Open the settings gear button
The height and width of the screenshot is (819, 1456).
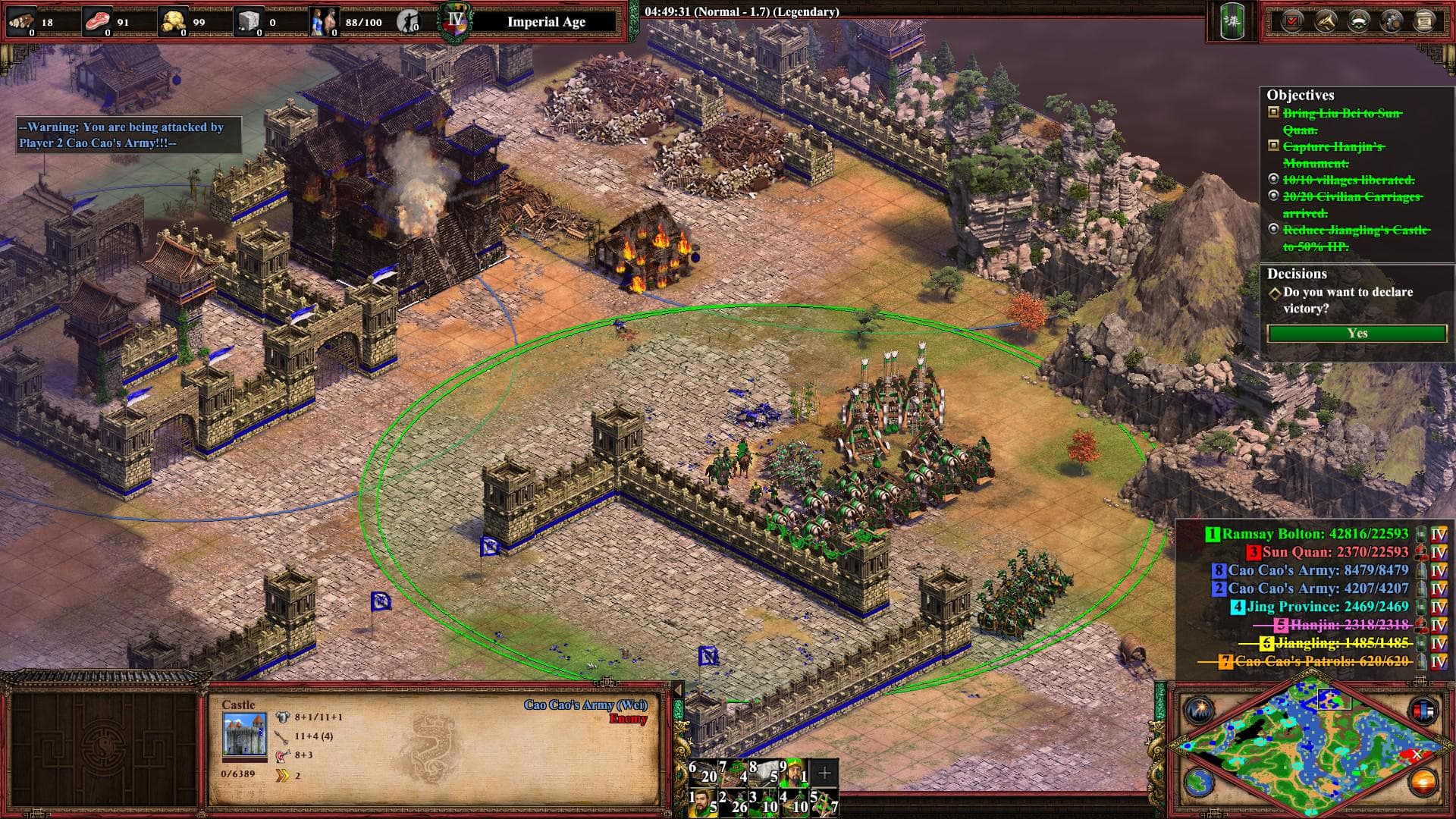pyautogui.click(x=1392, y=20)
